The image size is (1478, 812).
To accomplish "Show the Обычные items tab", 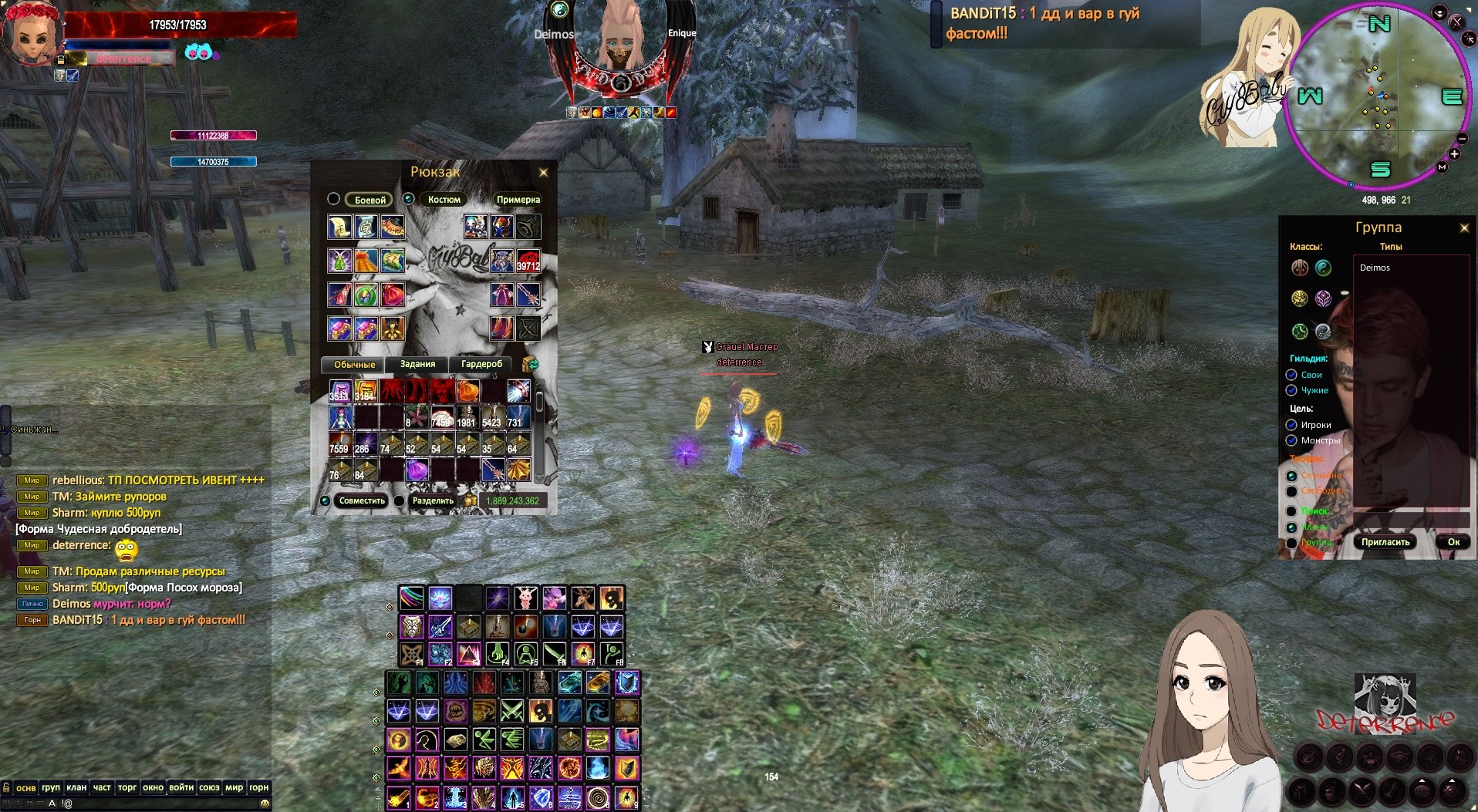I will (x=354, y=365).
